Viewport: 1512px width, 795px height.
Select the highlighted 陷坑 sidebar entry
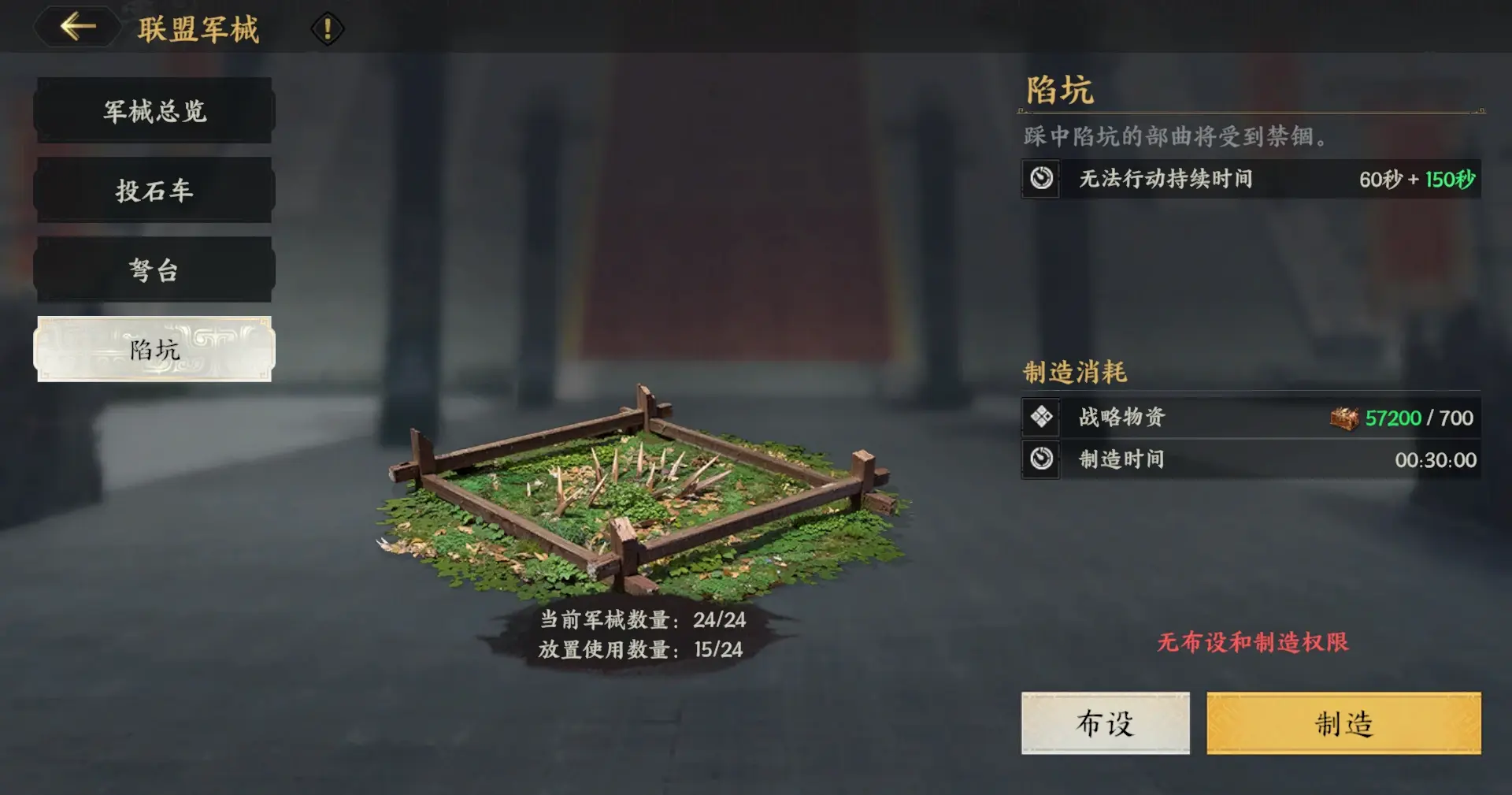pos(154,349)
